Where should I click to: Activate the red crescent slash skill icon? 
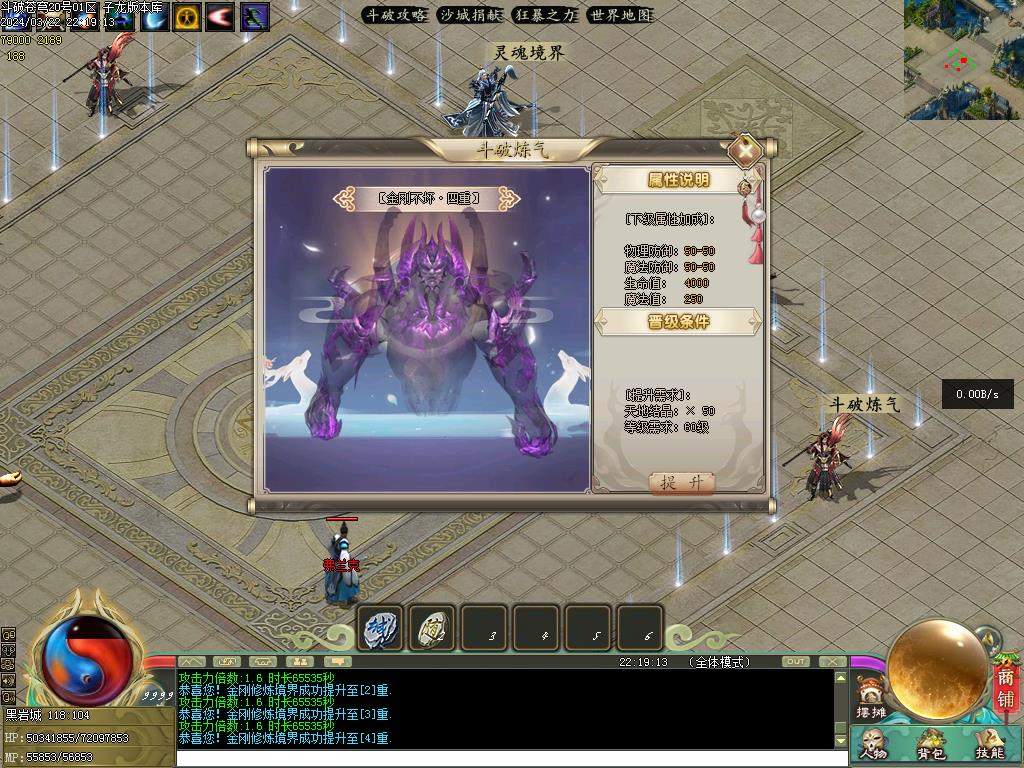[x=221, y=17]
